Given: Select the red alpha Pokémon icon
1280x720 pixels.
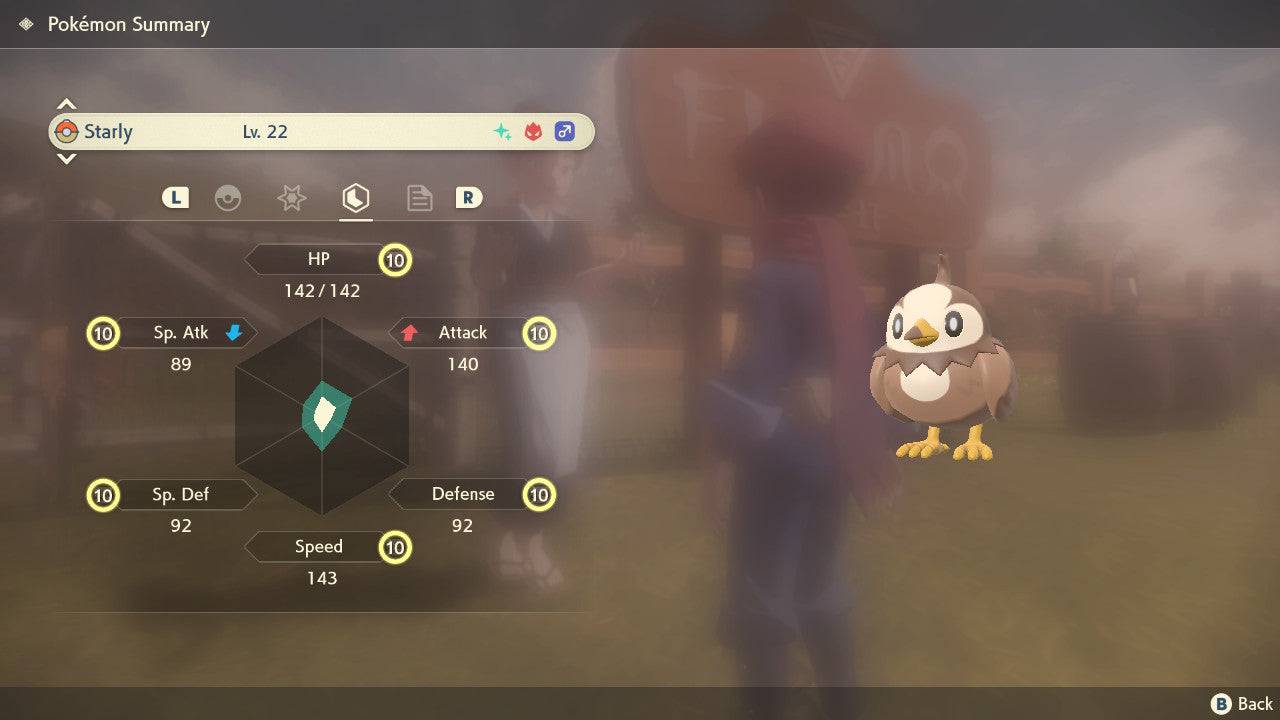Looking at the screenshot, I should (532, 131).
